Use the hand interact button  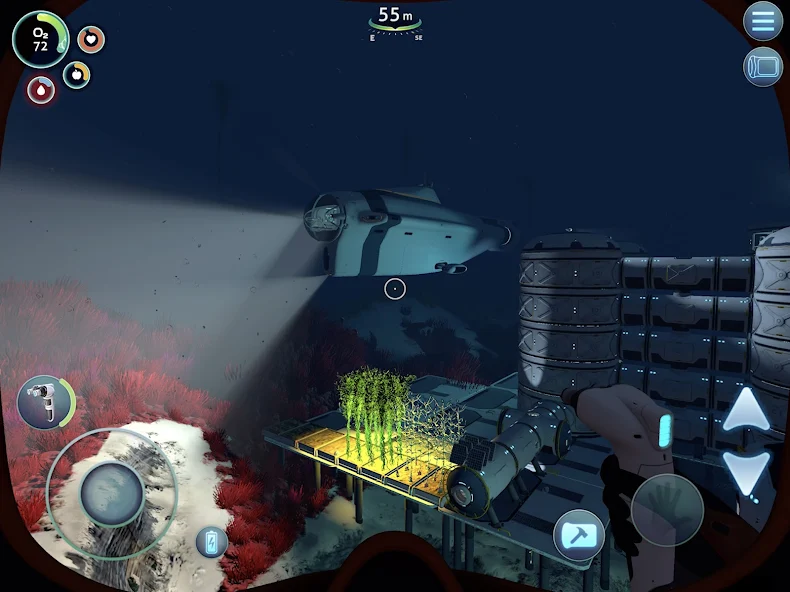[x=667, y=509]
